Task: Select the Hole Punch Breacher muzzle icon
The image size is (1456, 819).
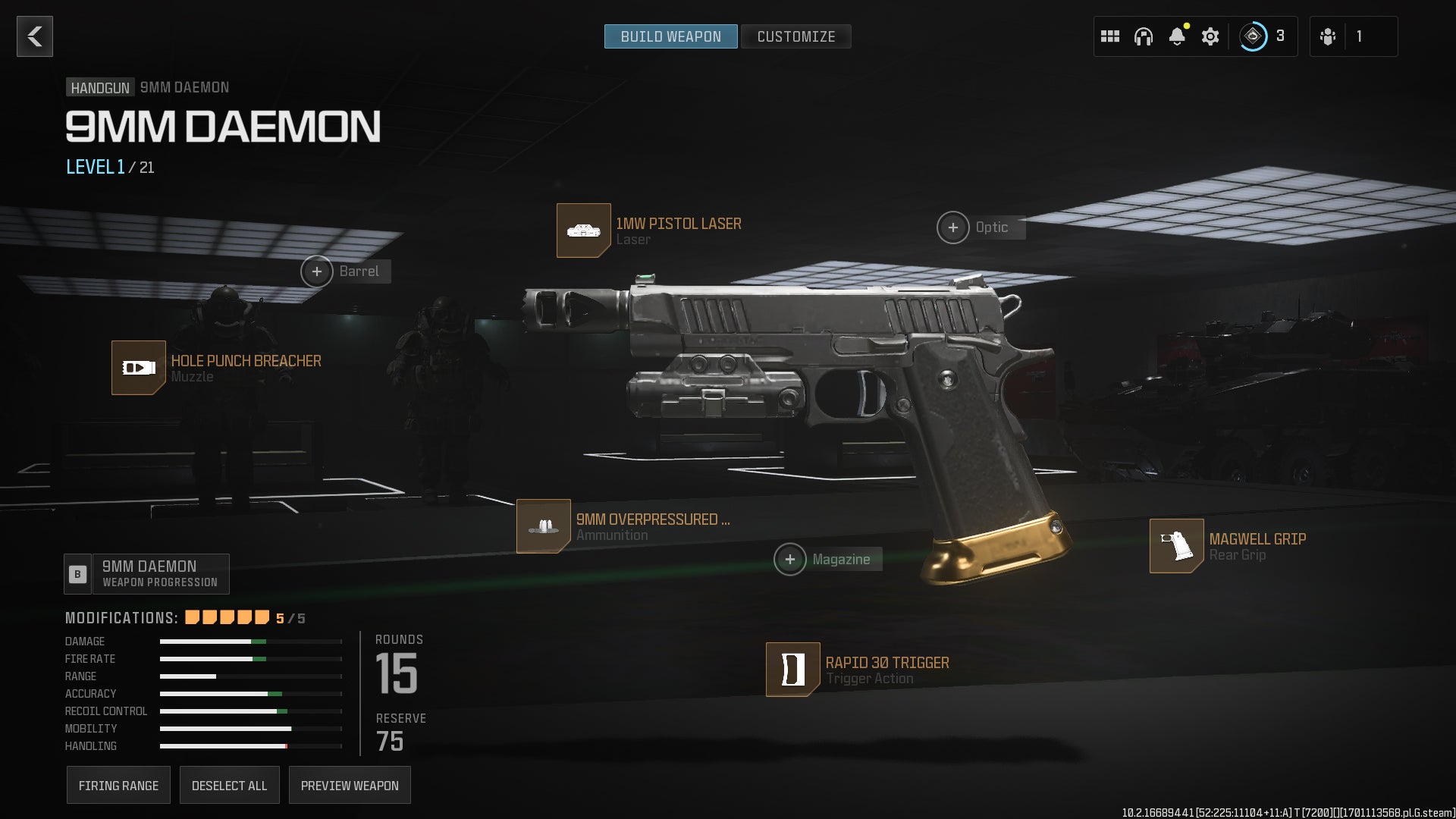Action: click(139, 369)
